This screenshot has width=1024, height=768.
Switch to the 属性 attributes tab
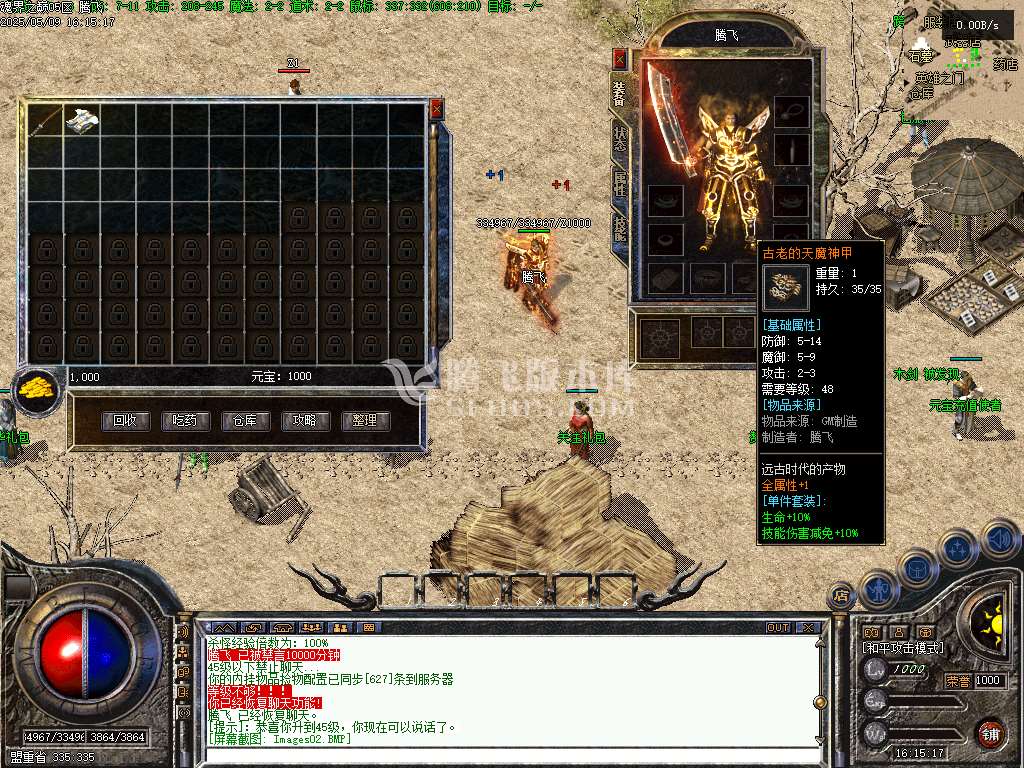tap(619, 184)
